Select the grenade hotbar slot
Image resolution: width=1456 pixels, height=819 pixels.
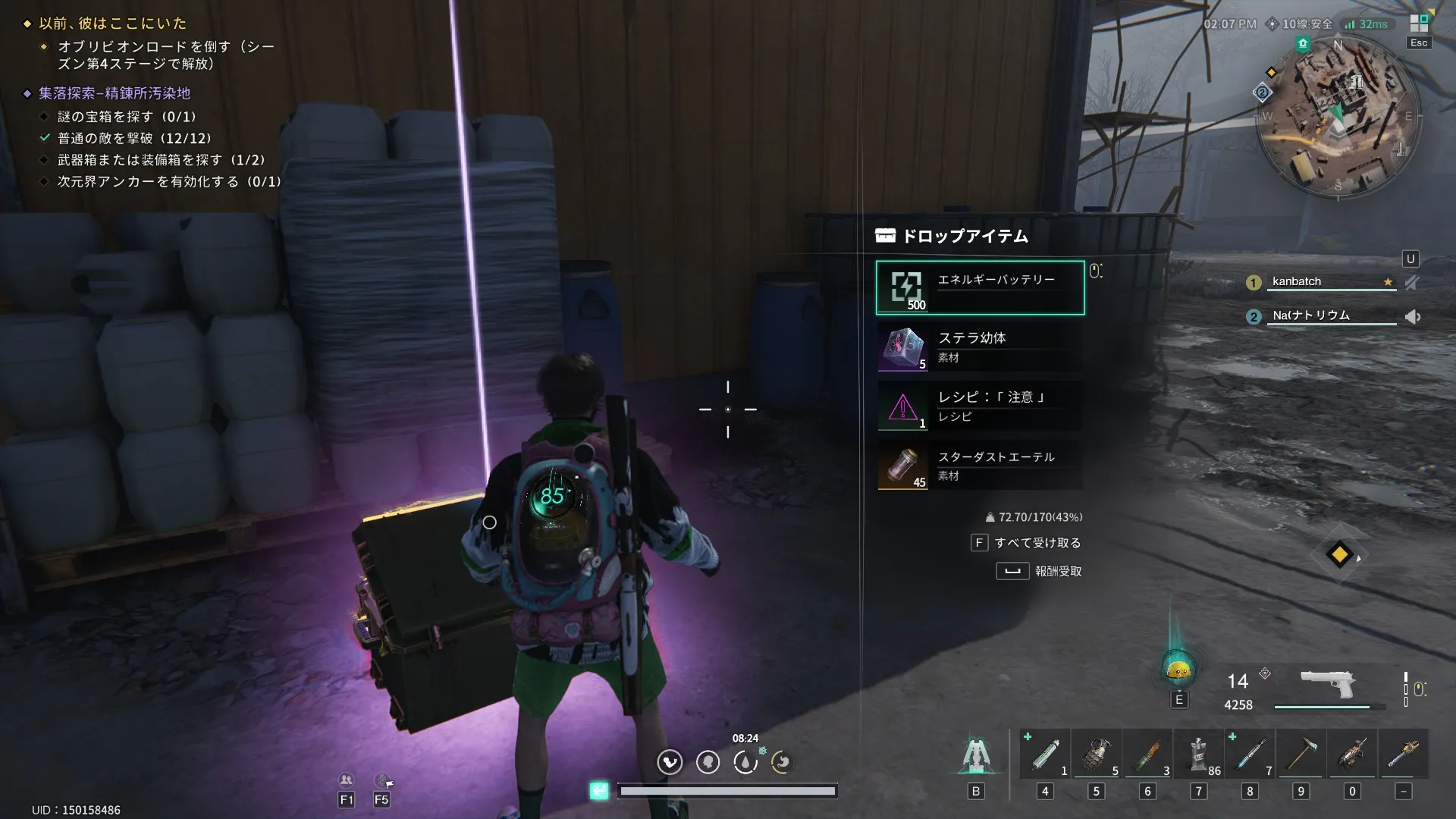coord(1097,755)
